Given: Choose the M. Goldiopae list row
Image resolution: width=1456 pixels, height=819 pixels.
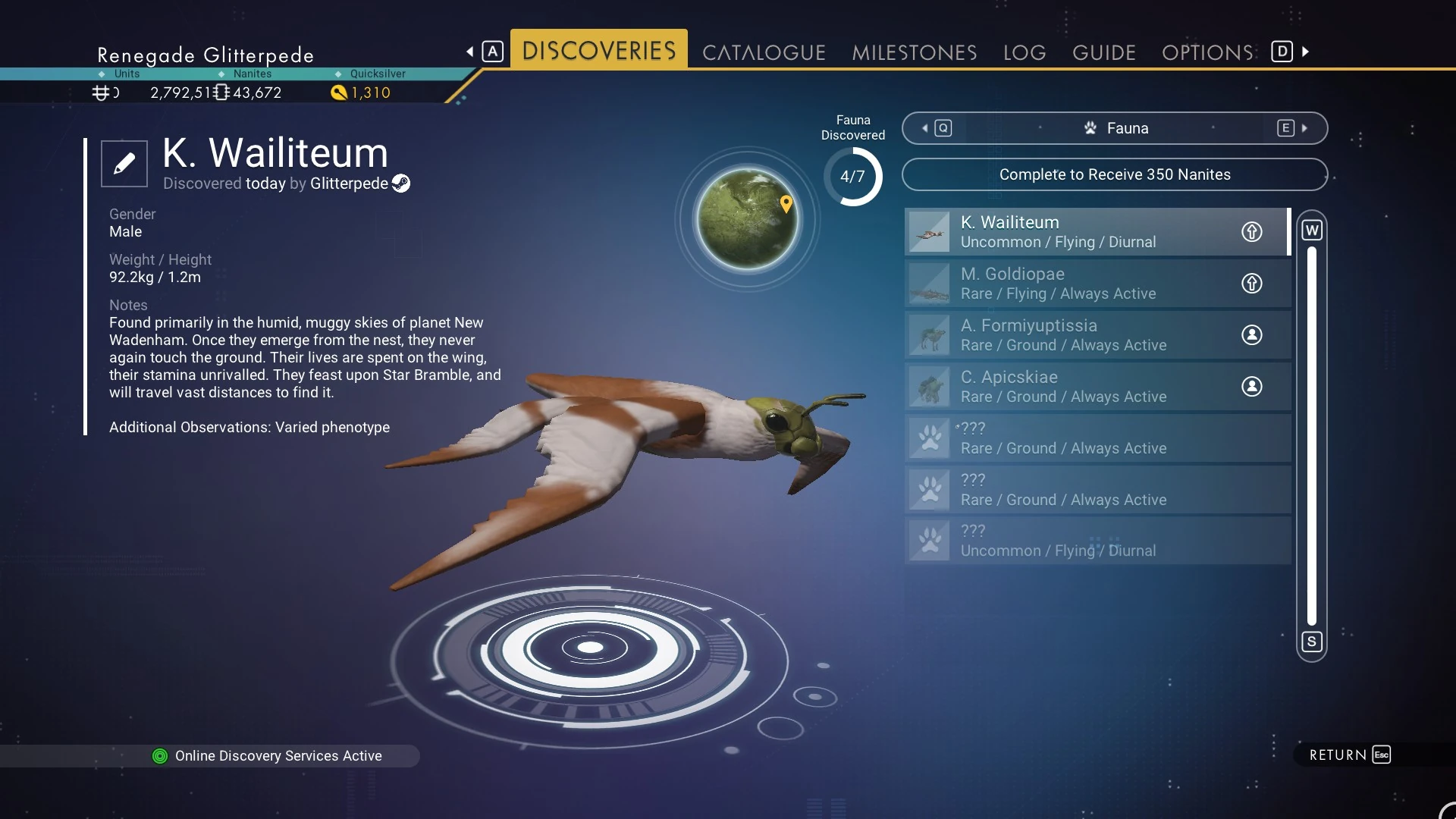Looking at the screenshot, I should (1077, 284).
